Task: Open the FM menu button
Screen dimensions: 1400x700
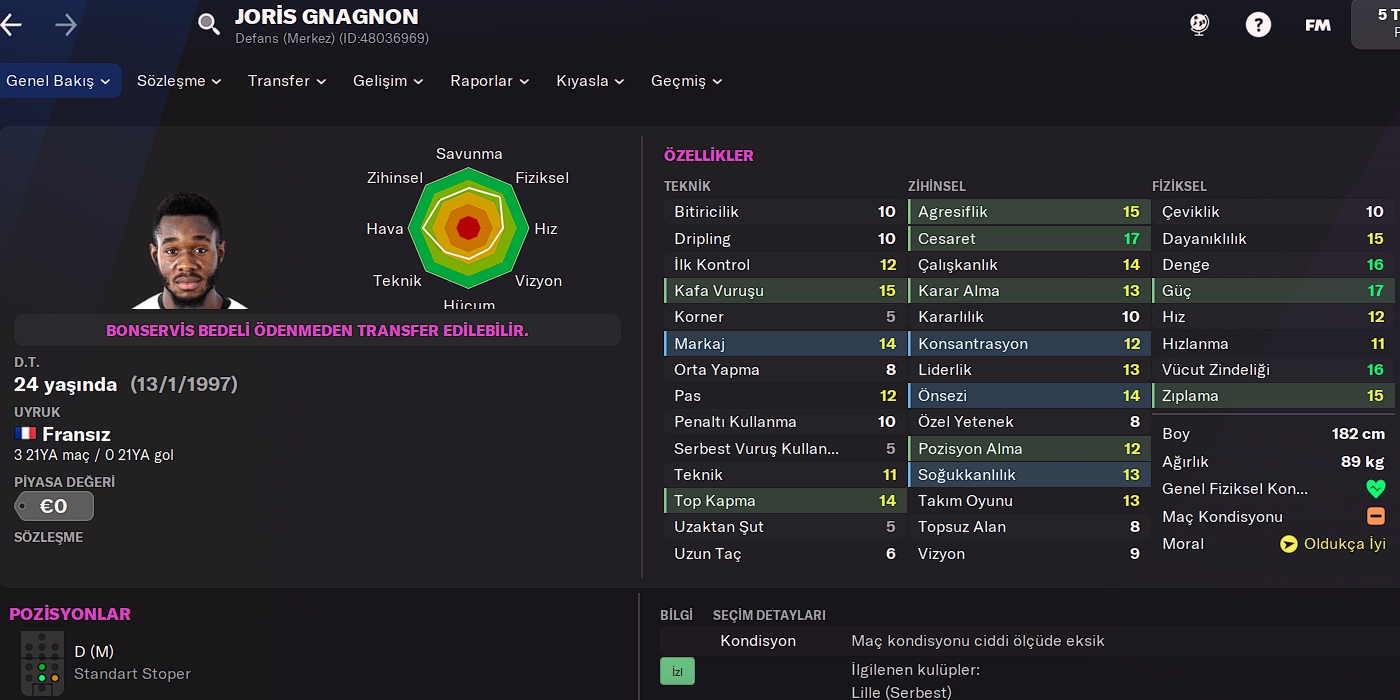Action: [1318, 25]
